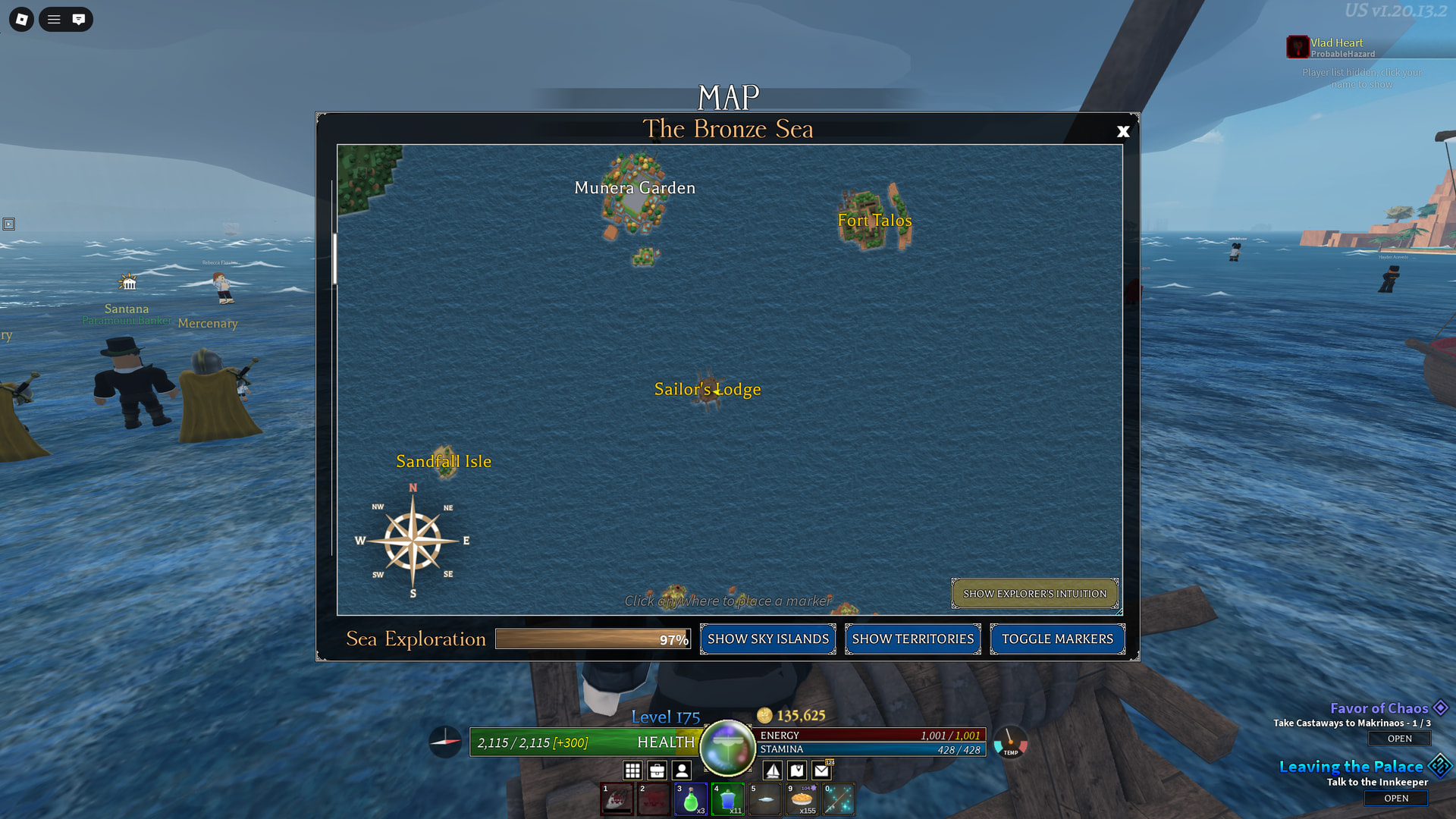Show Explorer's Intuition
Image resolution: width=1456 pixels, height=819 pixels.
(x=1034, y=594)
